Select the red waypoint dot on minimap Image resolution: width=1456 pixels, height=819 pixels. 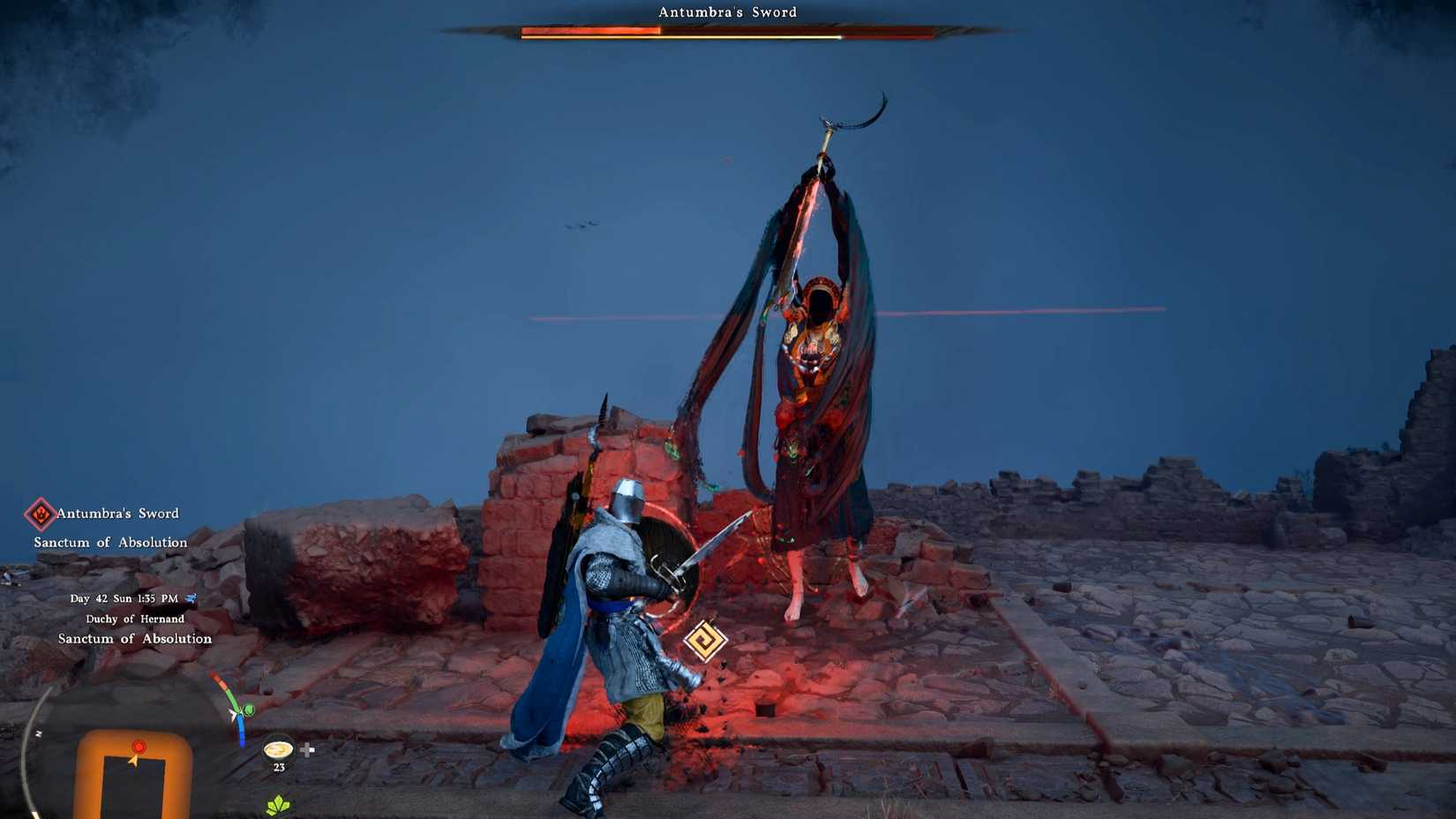(139, 747)
